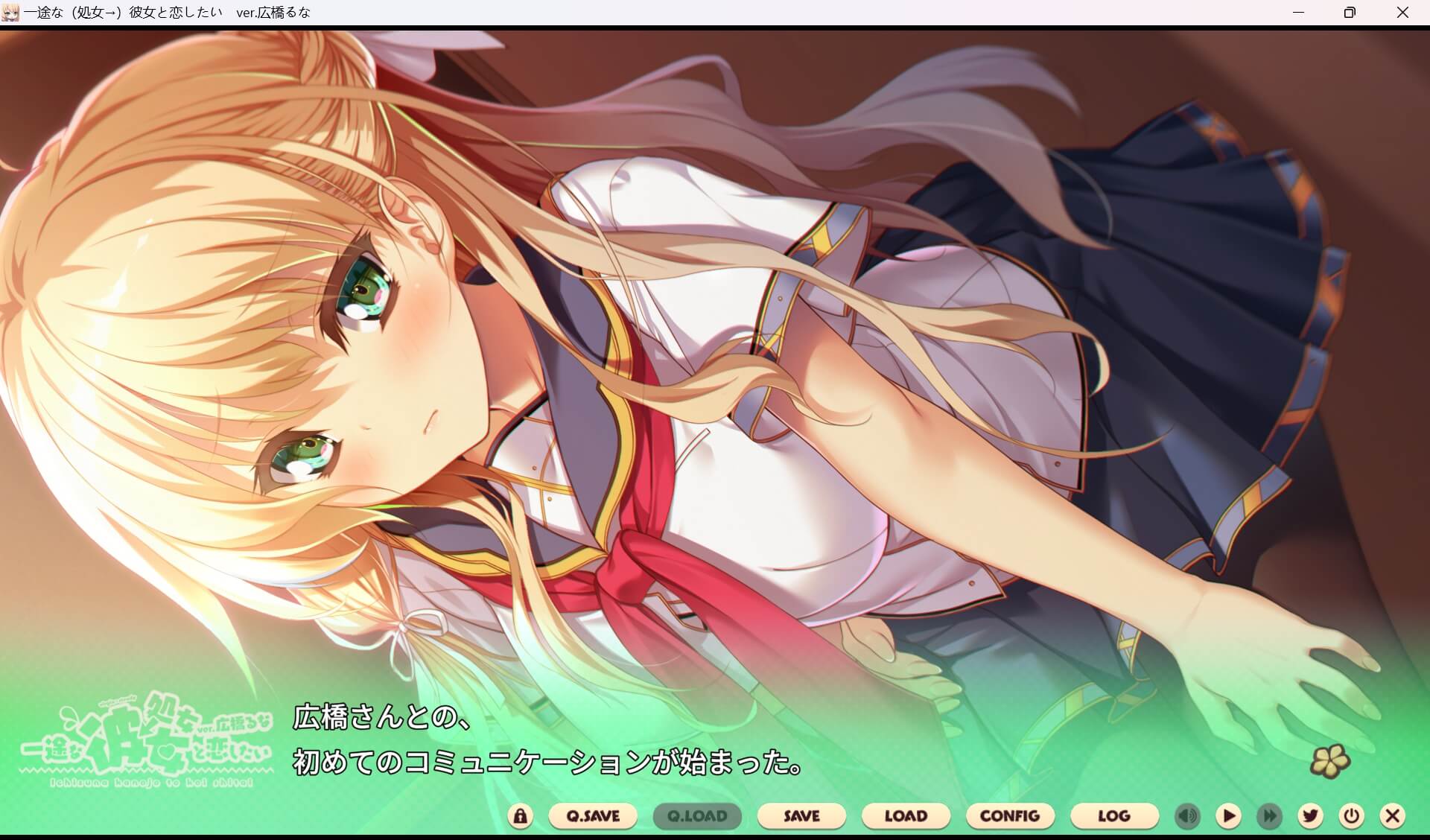Viewport: 1430px width, 840px height.
Task: Click the game icon in the title bar
Action: click(10, 11)
